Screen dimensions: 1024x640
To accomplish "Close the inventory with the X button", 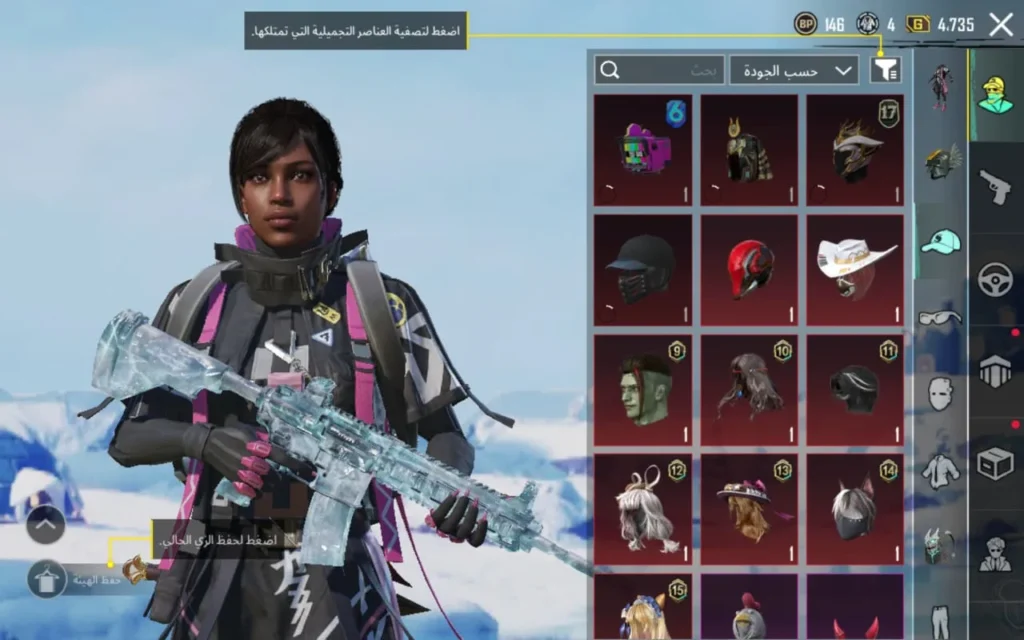I will [x=1001, y=25].
